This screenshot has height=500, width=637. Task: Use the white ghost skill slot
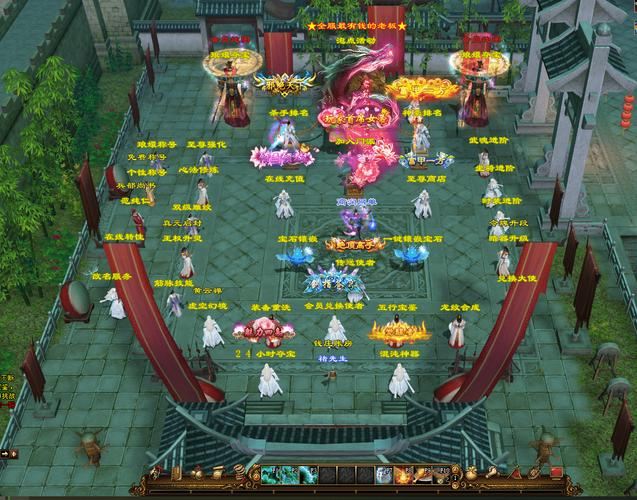tap(385, 474)
